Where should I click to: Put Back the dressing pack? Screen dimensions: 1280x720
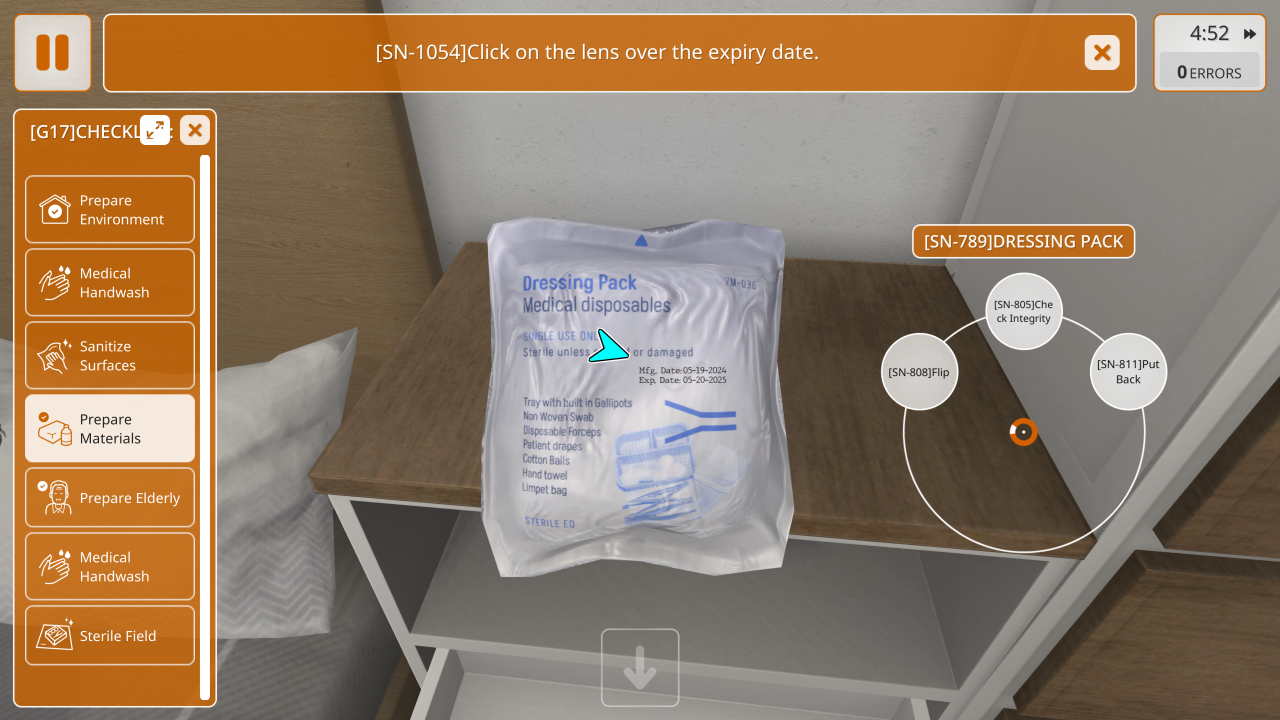click(1128, 372)
